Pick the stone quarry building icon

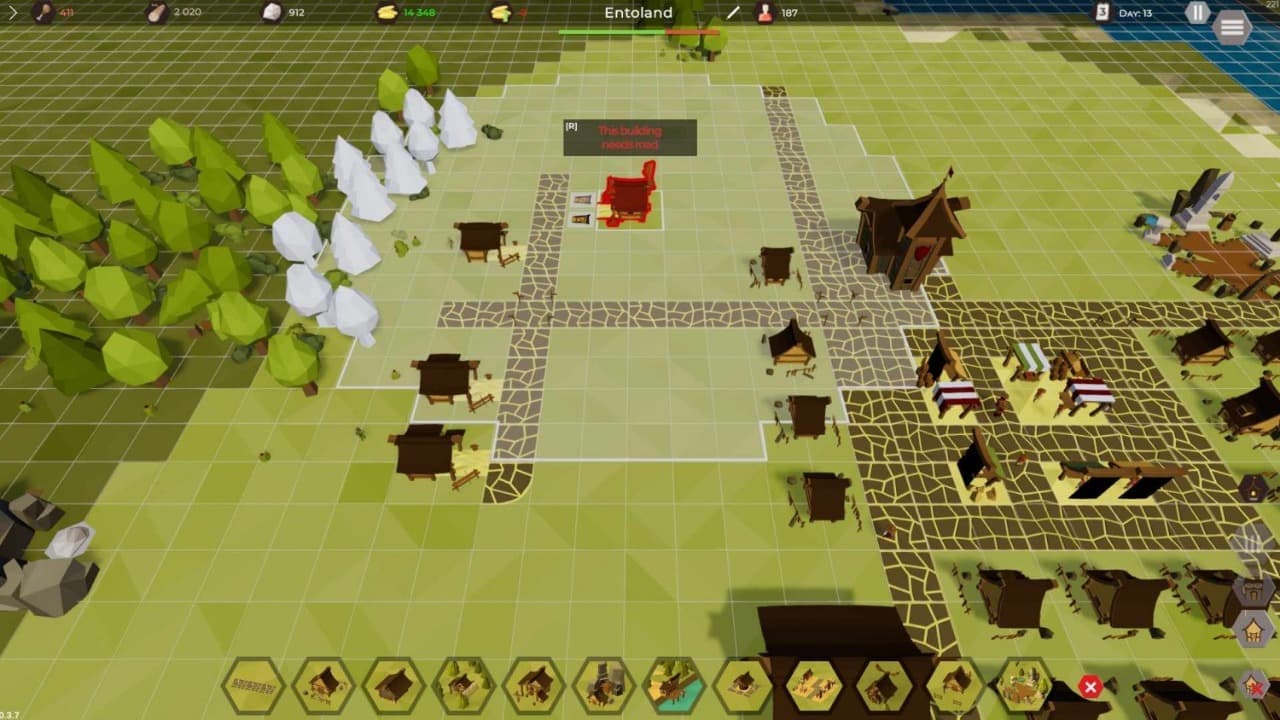[604, 685]
